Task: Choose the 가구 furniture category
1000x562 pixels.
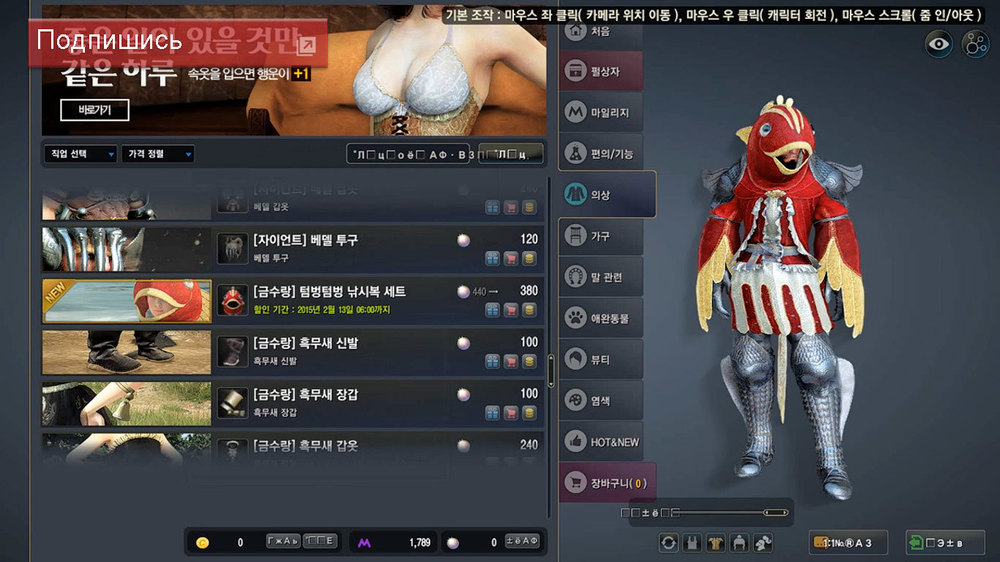Action: [600, 236]
